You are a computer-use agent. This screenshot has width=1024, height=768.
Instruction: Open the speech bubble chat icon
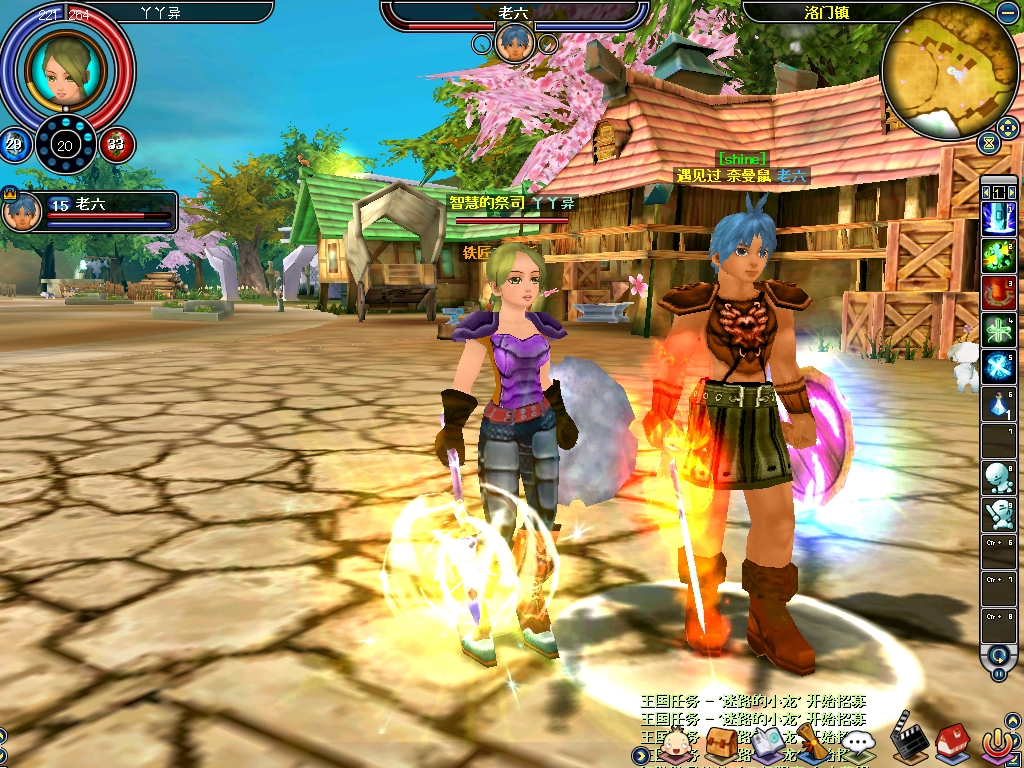tap(859, 743)
